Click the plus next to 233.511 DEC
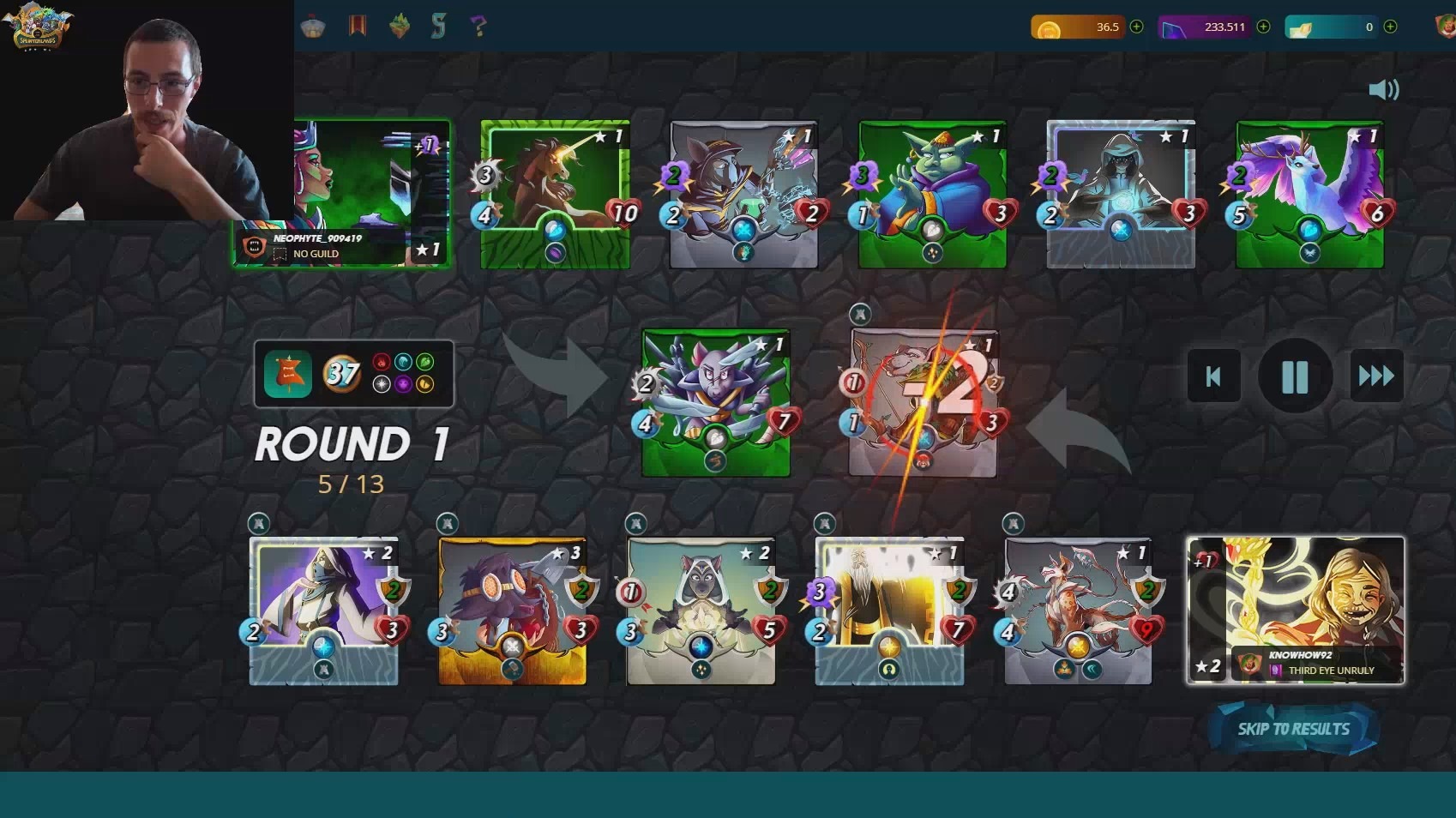 1263,27
